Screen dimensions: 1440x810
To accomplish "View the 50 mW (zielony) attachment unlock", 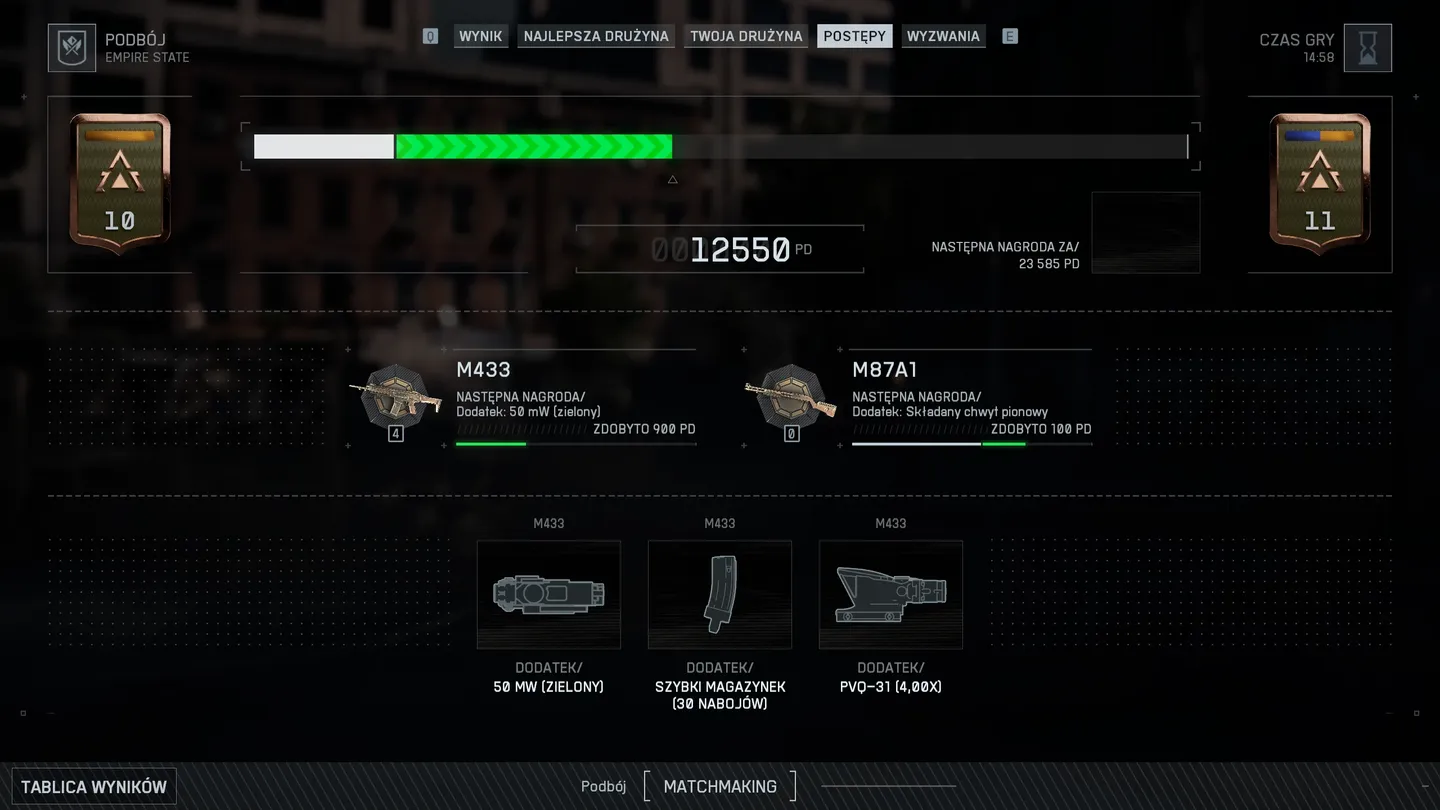I will (548, 595).
